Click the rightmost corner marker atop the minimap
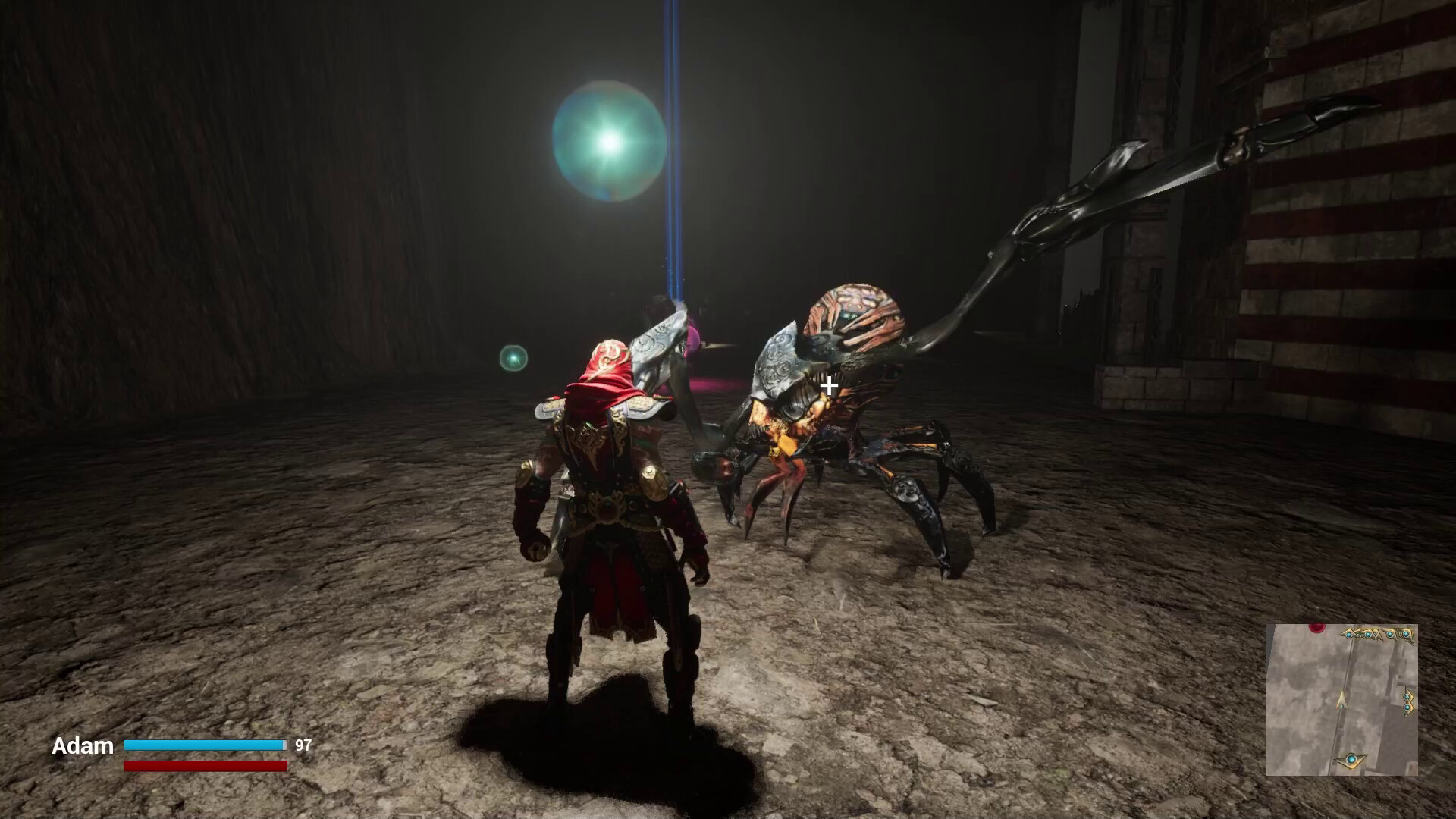The width and height of the screenshot is (1456, 819). (x=1406, y=634)
